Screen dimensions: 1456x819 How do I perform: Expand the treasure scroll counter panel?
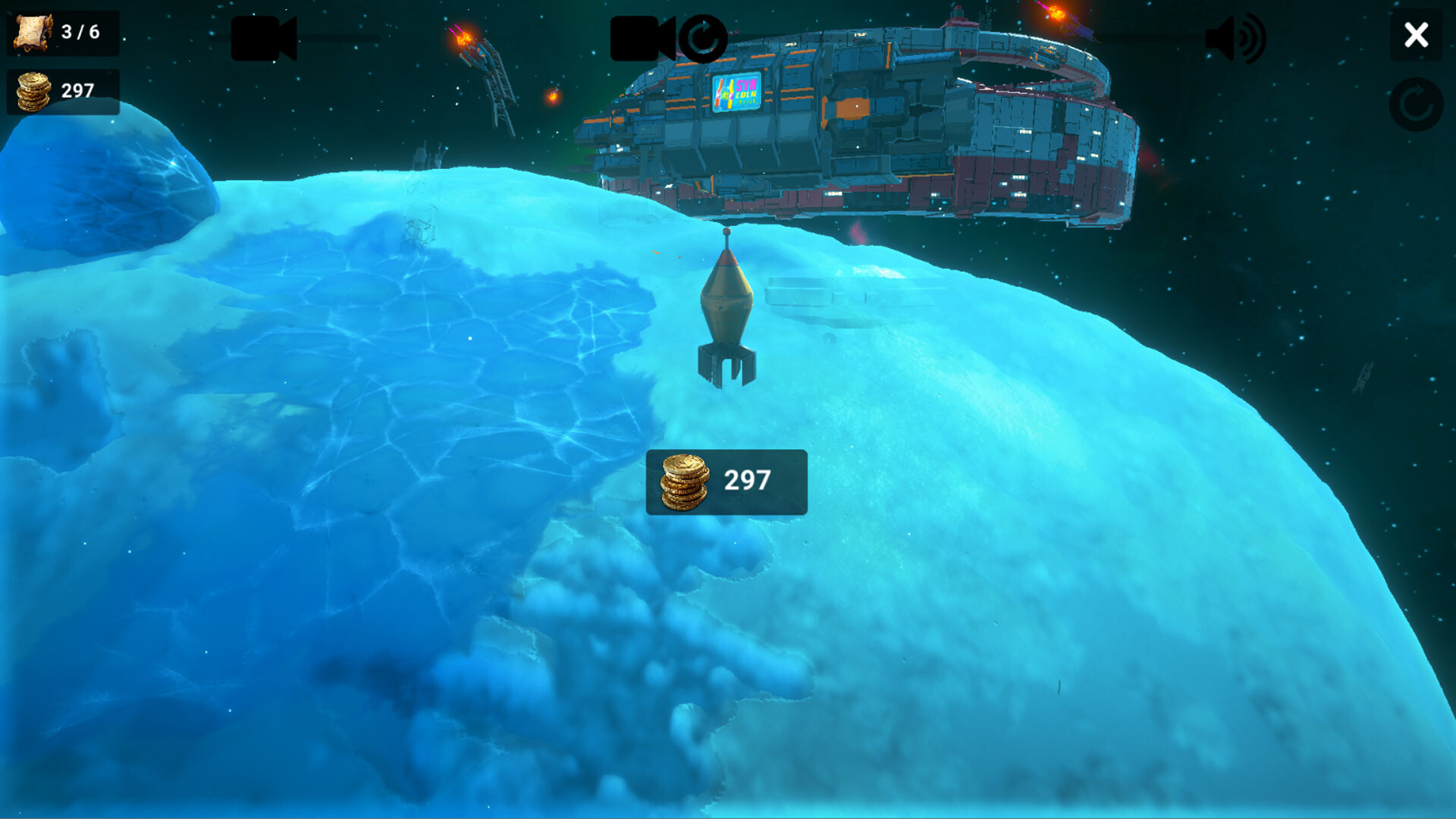62,32
